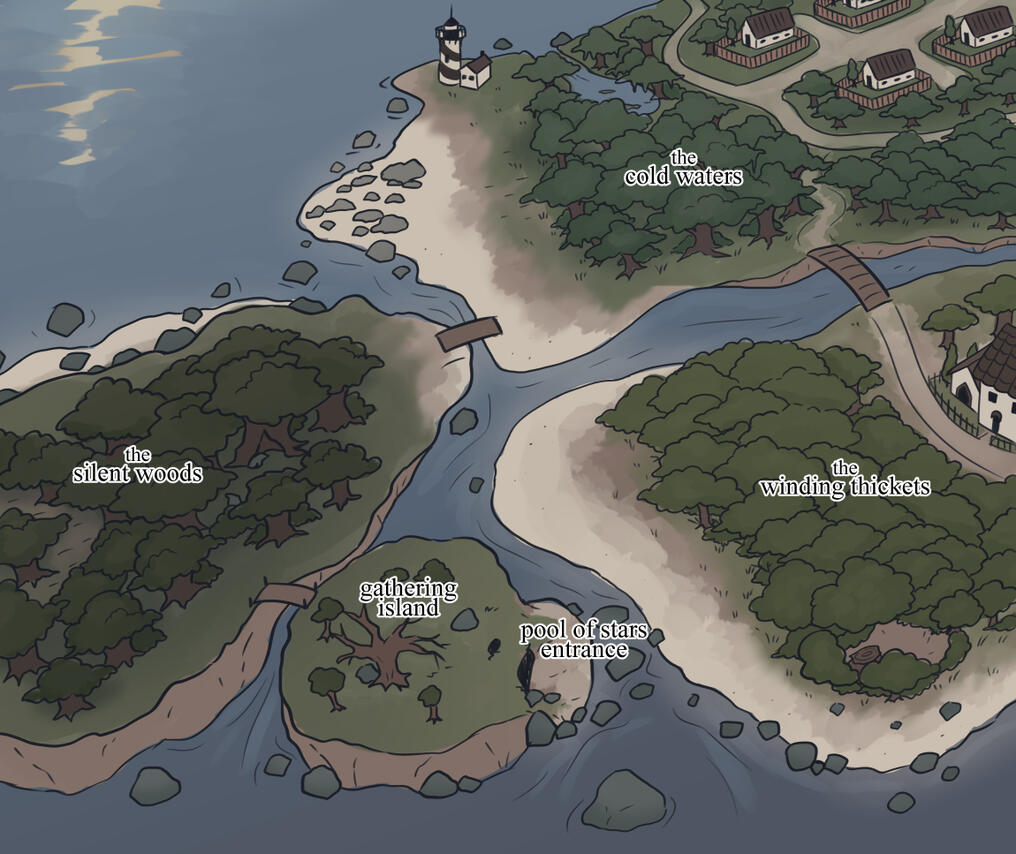Select the Winding Thickets label

click(x=845, y=481)
